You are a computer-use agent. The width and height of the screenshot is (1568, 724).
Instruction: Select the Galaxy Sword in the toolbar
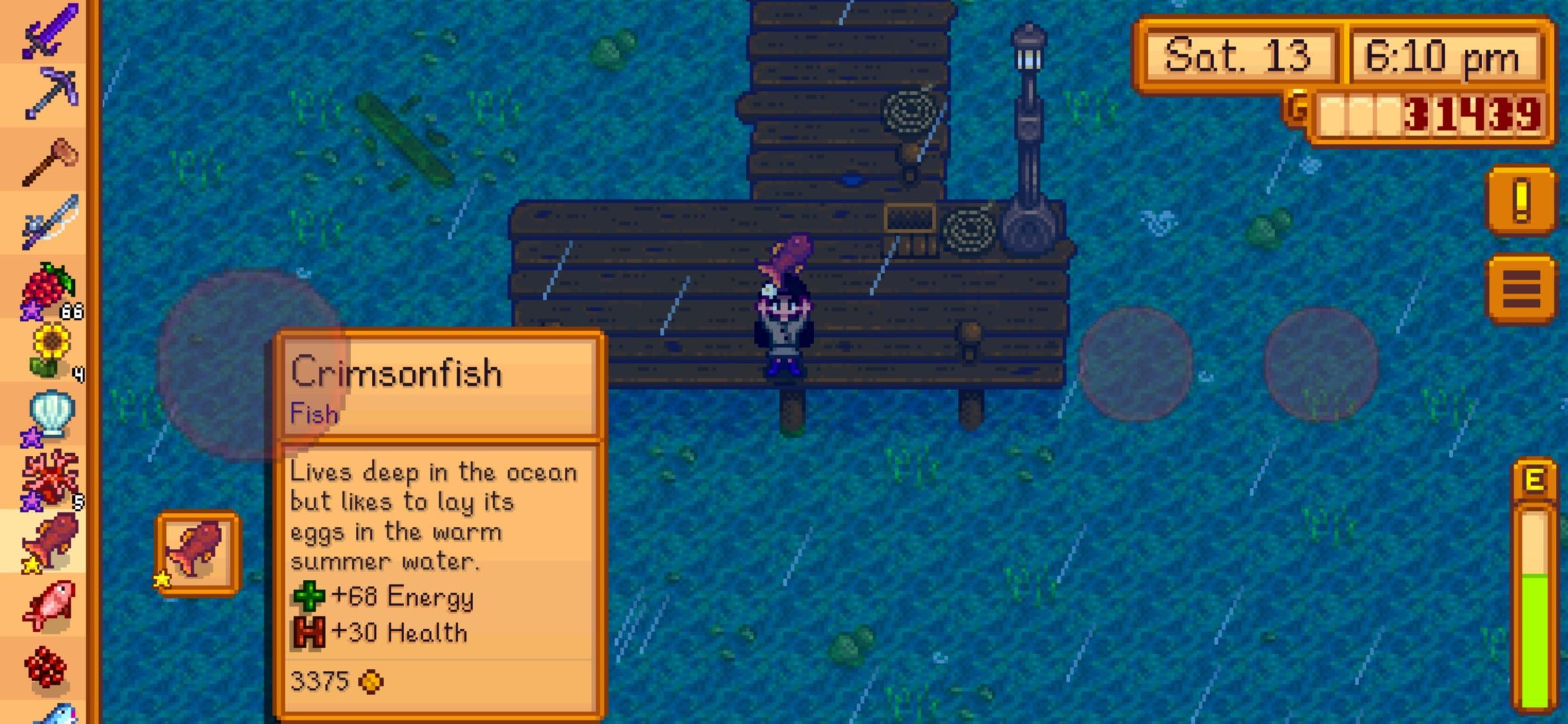click(48, 30)
